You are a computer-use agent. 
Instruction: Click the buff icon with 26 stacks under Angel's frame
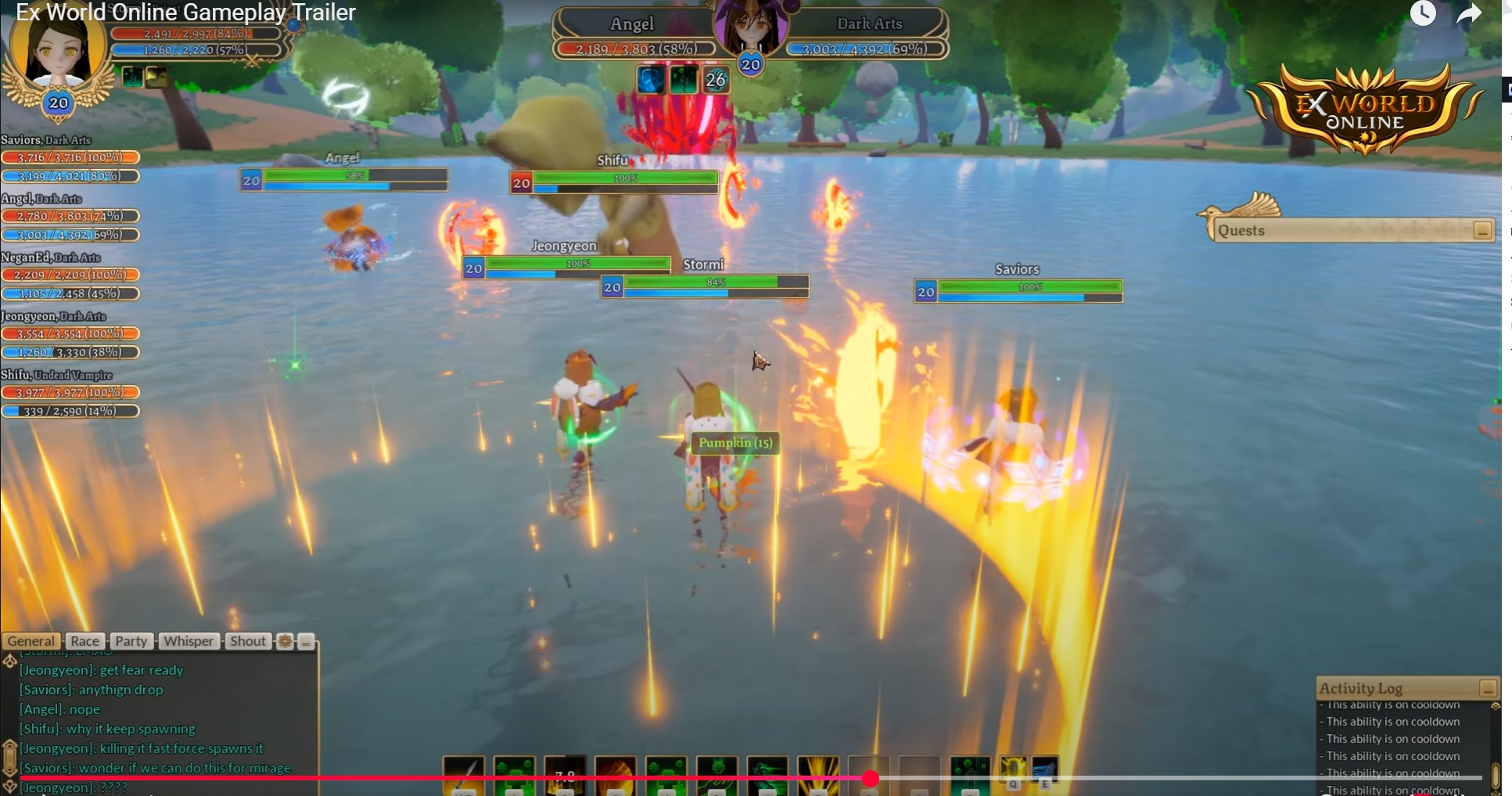716,78
